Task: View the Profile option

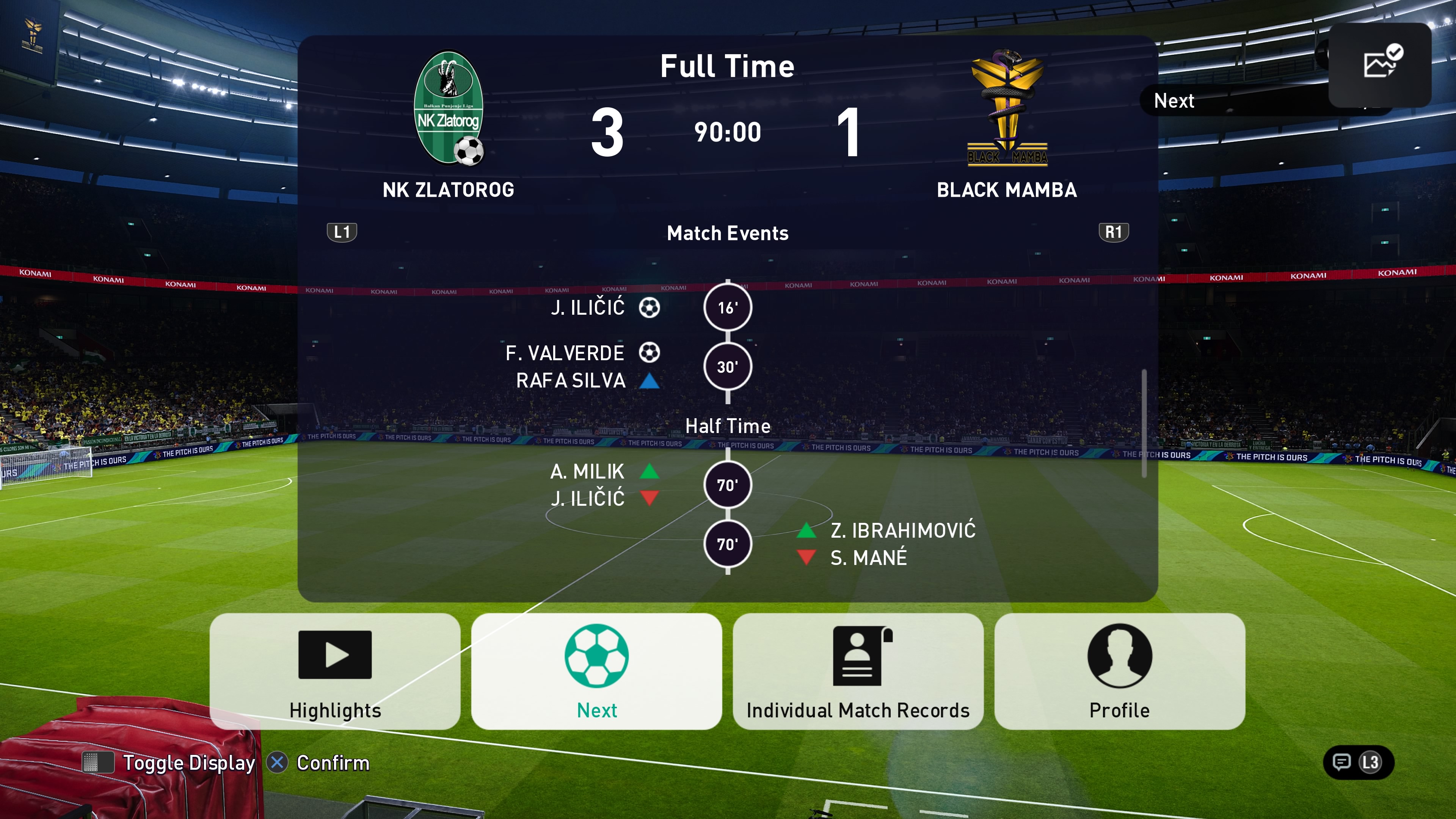Action: coord(1119,671)
